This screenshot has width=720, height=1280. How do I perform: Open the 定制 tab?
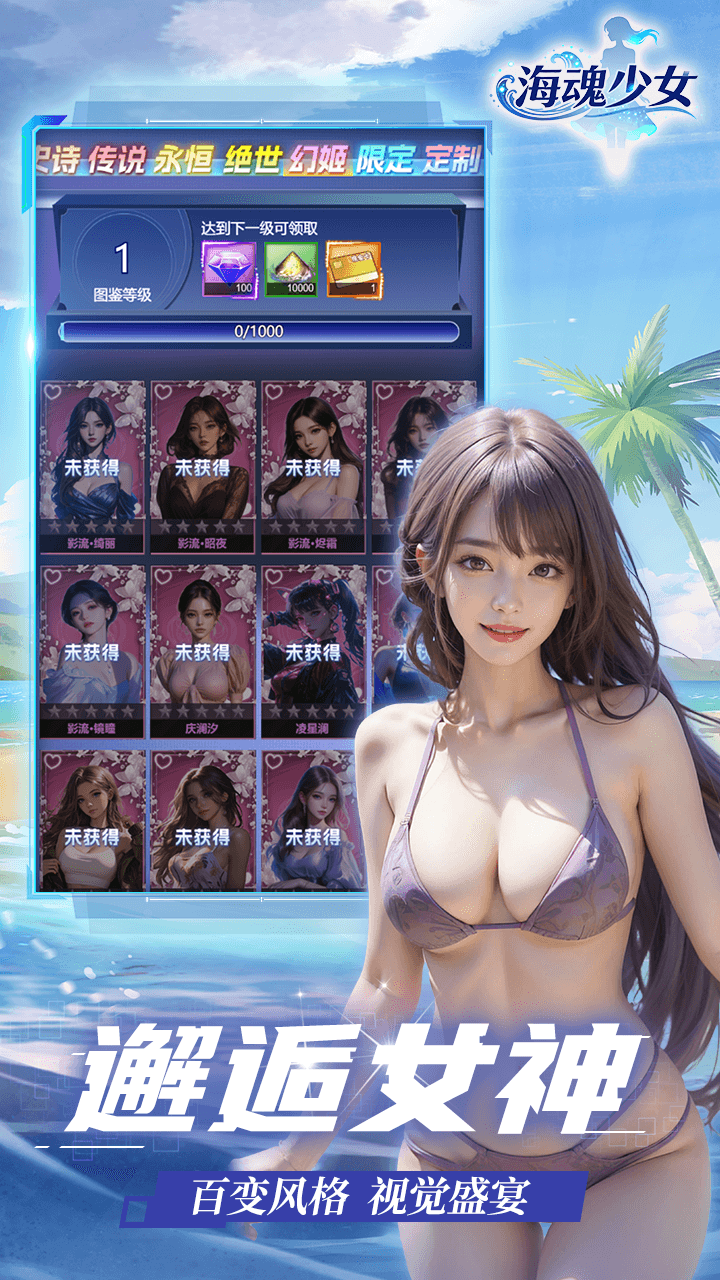tap(452, 159)
